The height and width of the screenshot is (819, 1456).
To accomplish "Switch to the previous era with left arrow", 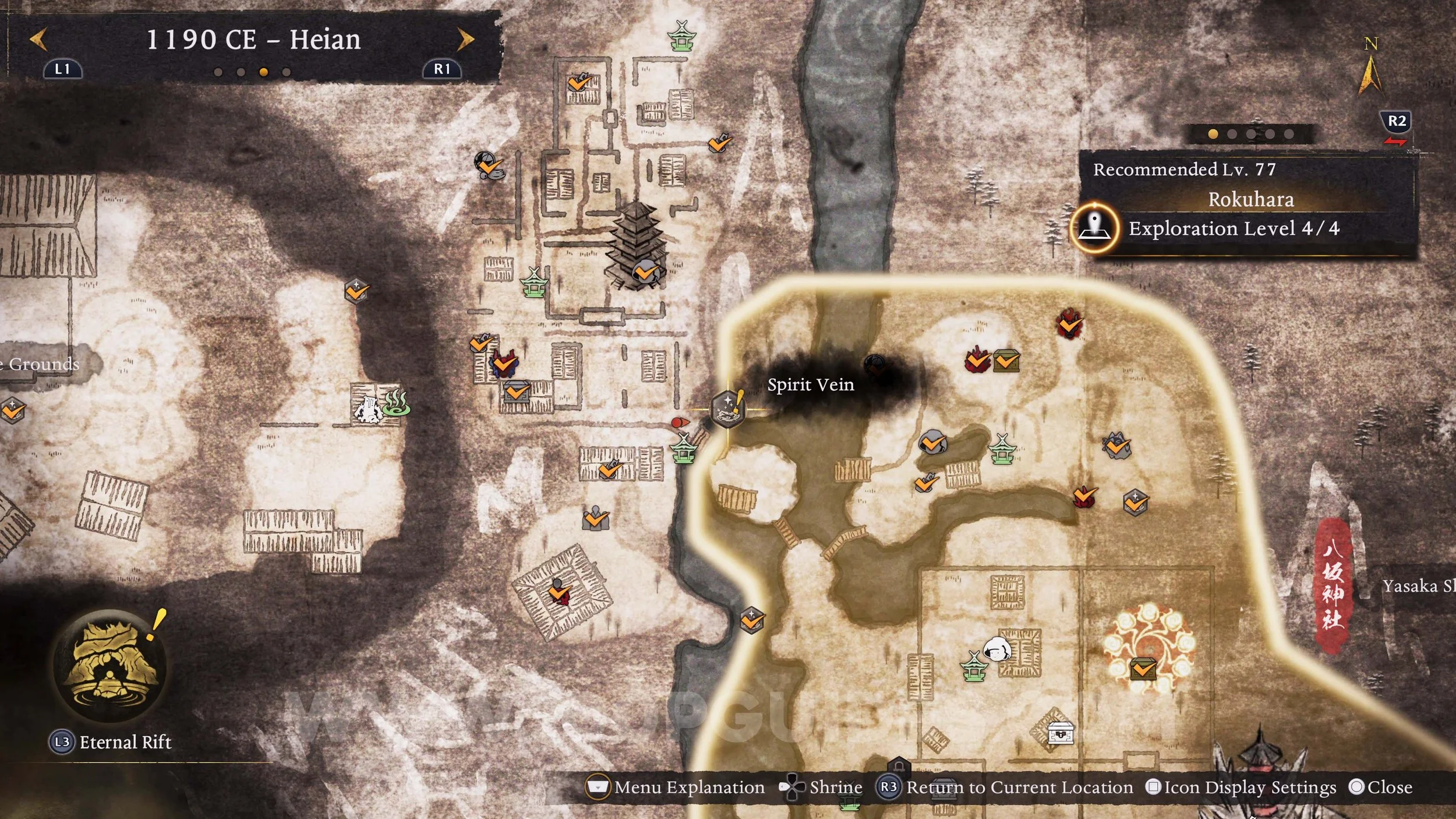I will [38, 40].
